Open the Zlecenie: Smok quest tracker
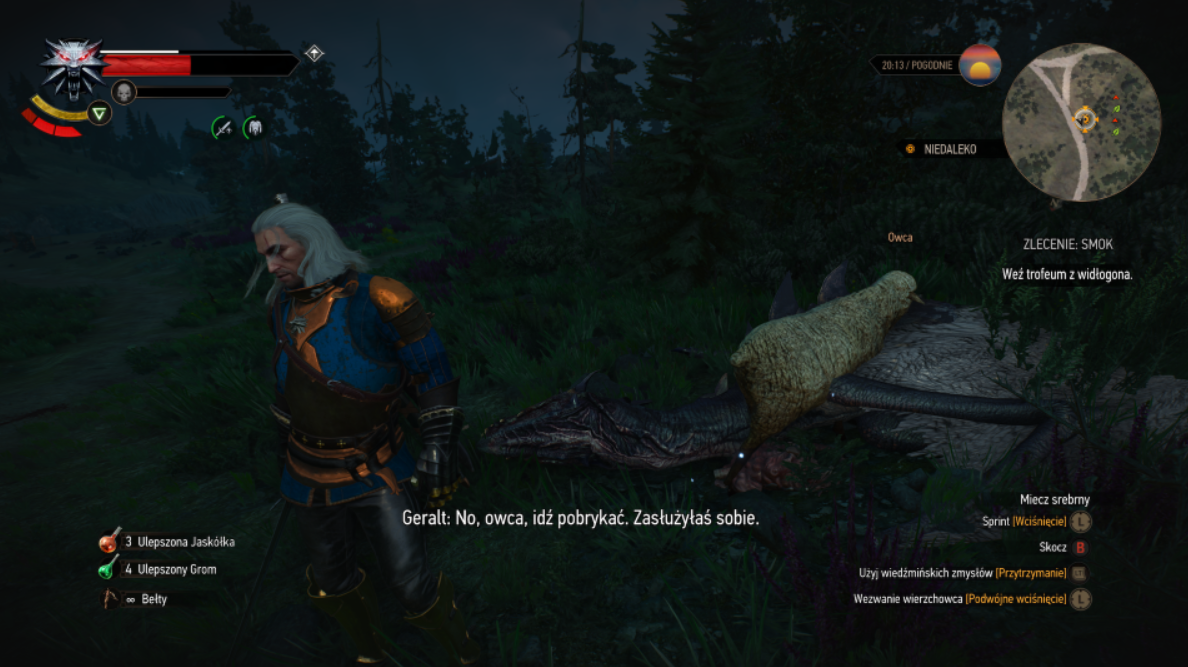The width and height of the screenshot is (1188, 667). tap(1067, 244)
